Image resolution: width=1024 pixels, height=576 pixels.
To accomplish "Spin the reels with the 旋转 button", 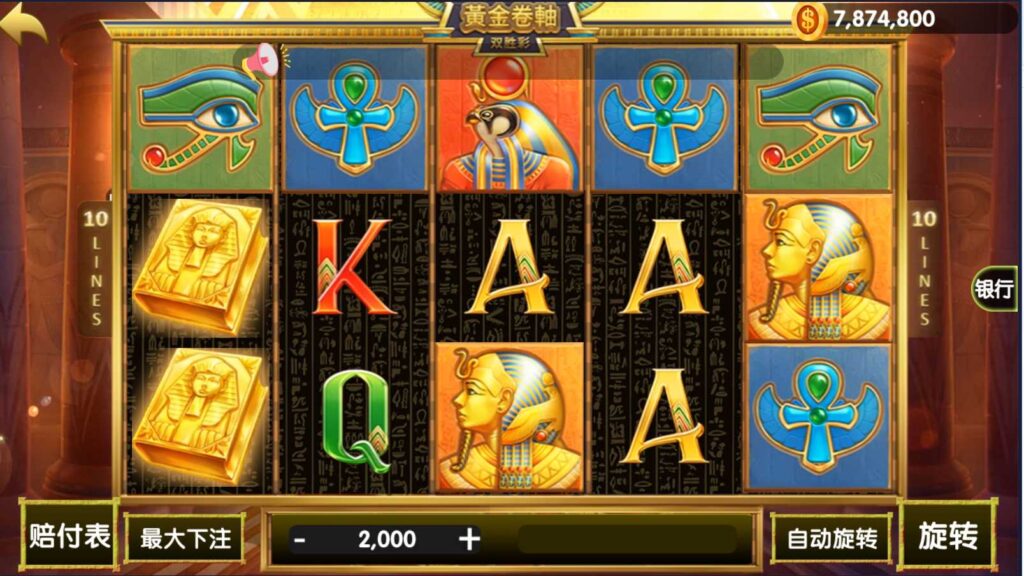I will tap(947, 537).
